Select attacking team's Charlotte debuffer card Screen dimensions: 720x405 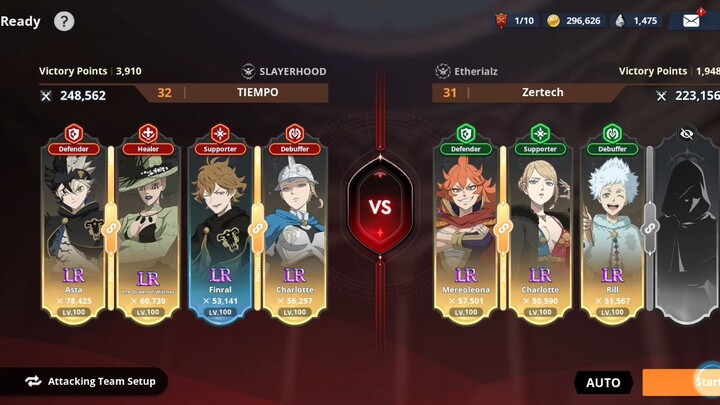pos(294,225)
